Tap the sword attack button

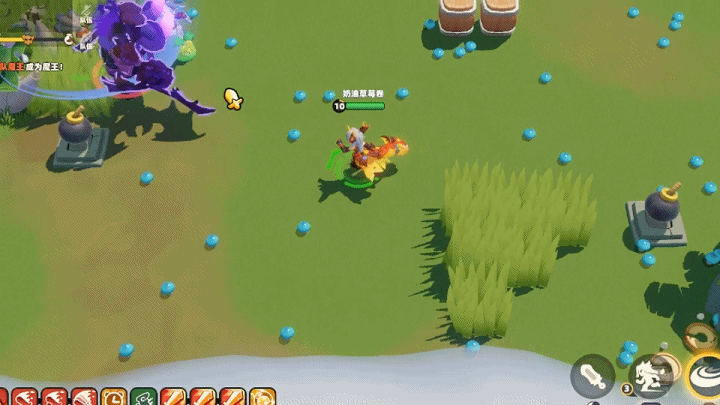[592, 376]
